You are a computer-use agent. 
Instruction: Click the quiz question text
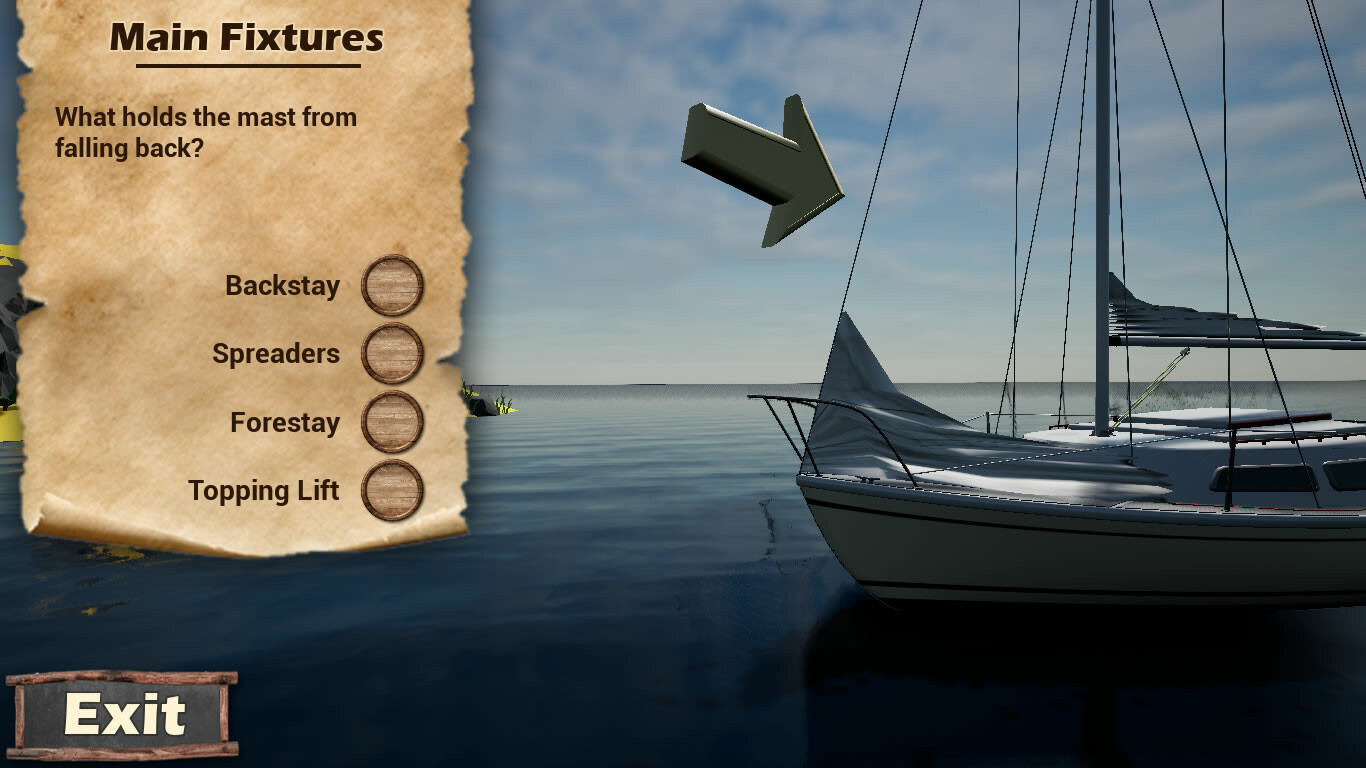point(204,132)
